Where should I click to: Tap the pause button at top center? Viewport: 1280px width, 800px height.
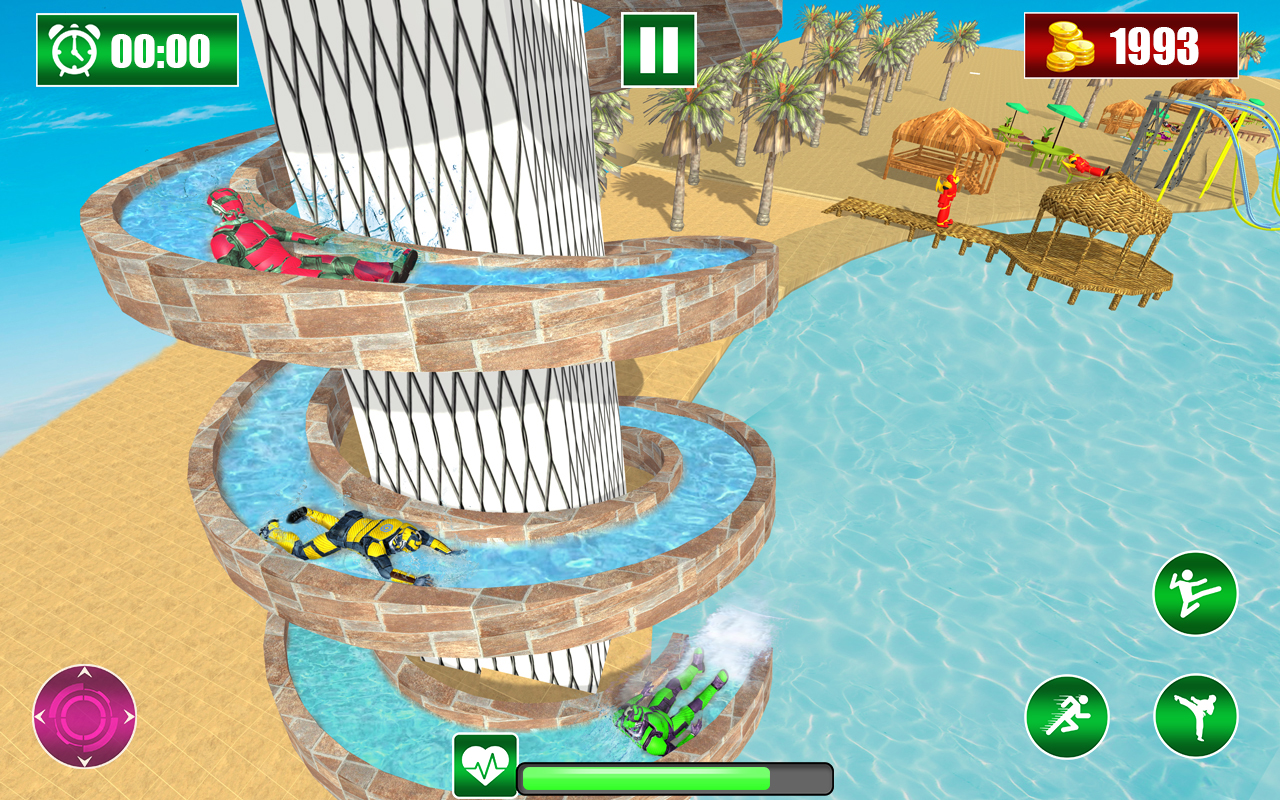tap(660, 47)
